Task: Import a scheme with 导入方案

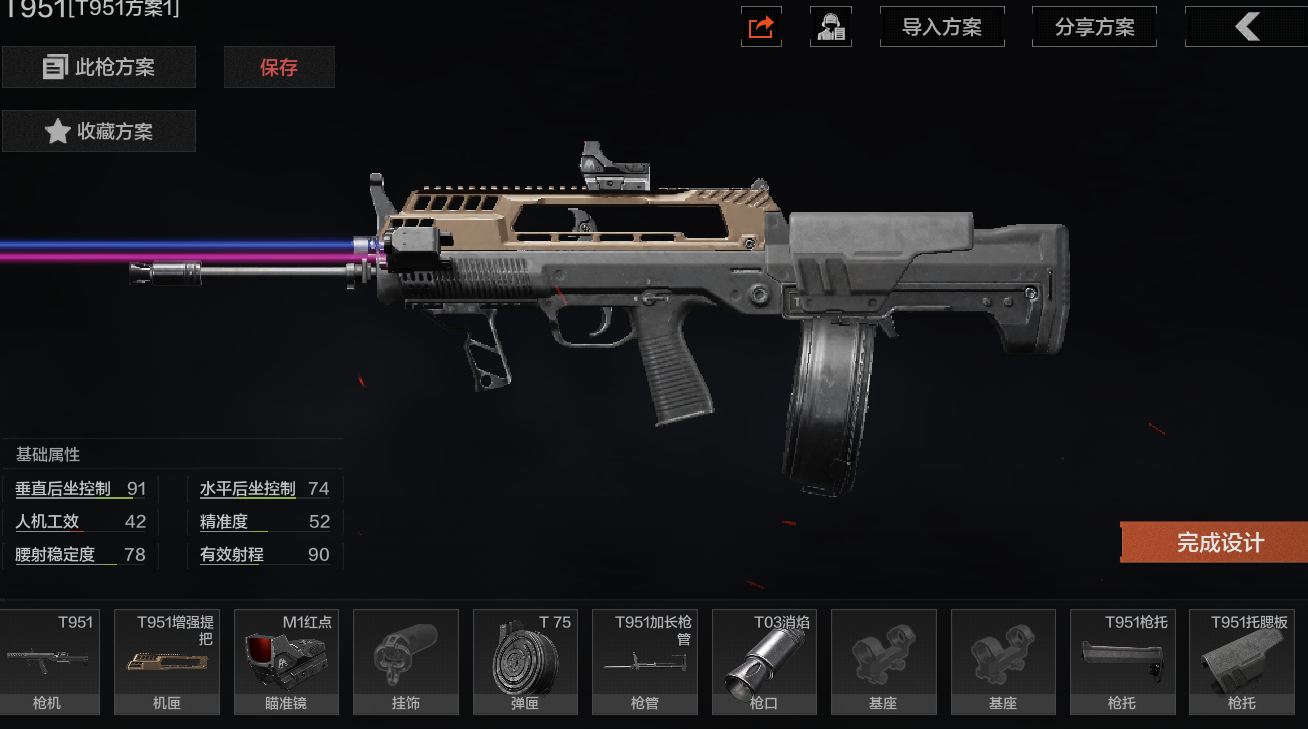Action: [x=941, y=27]
